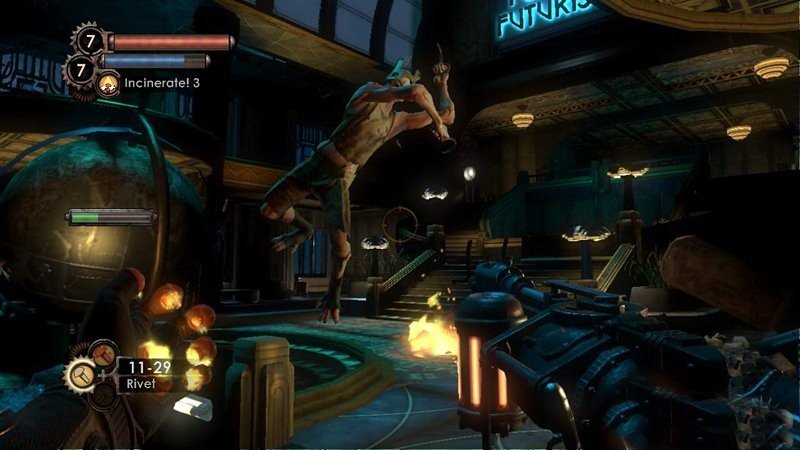This screenshot has width=800, height=450.
Task: Select the Incinerate plasmid icon
Action: pos(109,83)
